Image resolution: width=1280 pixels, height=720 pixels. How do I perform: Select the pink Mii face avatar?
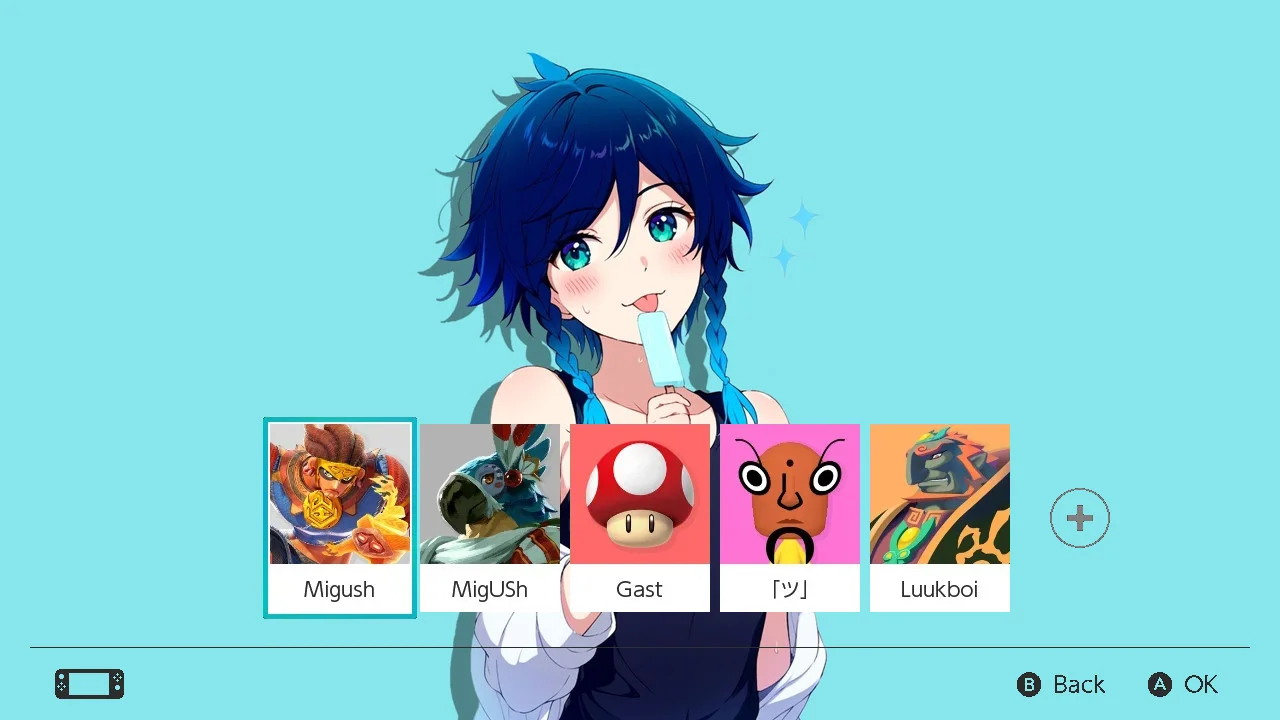coord(790,494)
